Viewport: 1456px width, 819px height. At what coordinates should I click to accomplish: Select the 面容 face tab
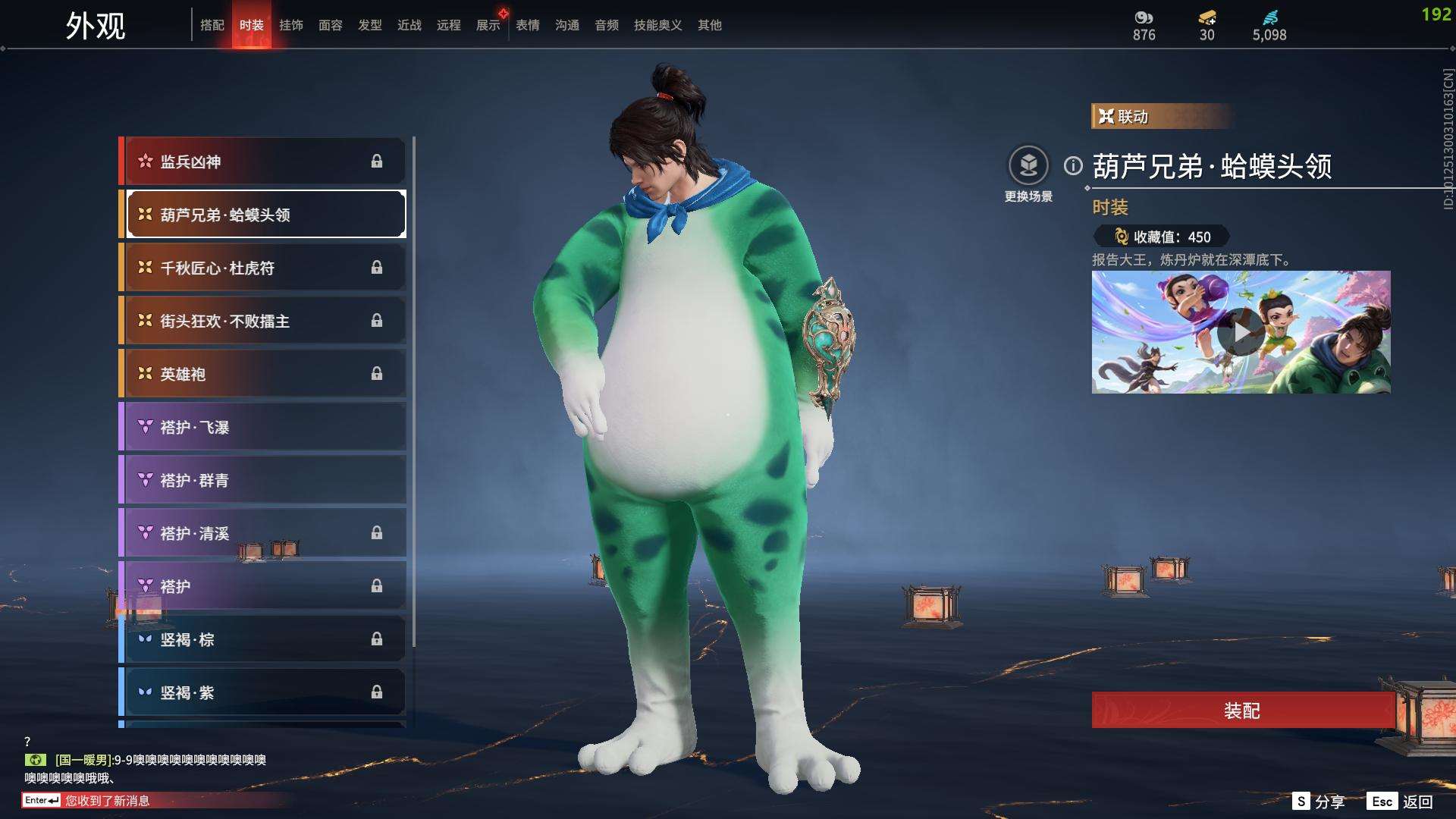pos(331,25)
